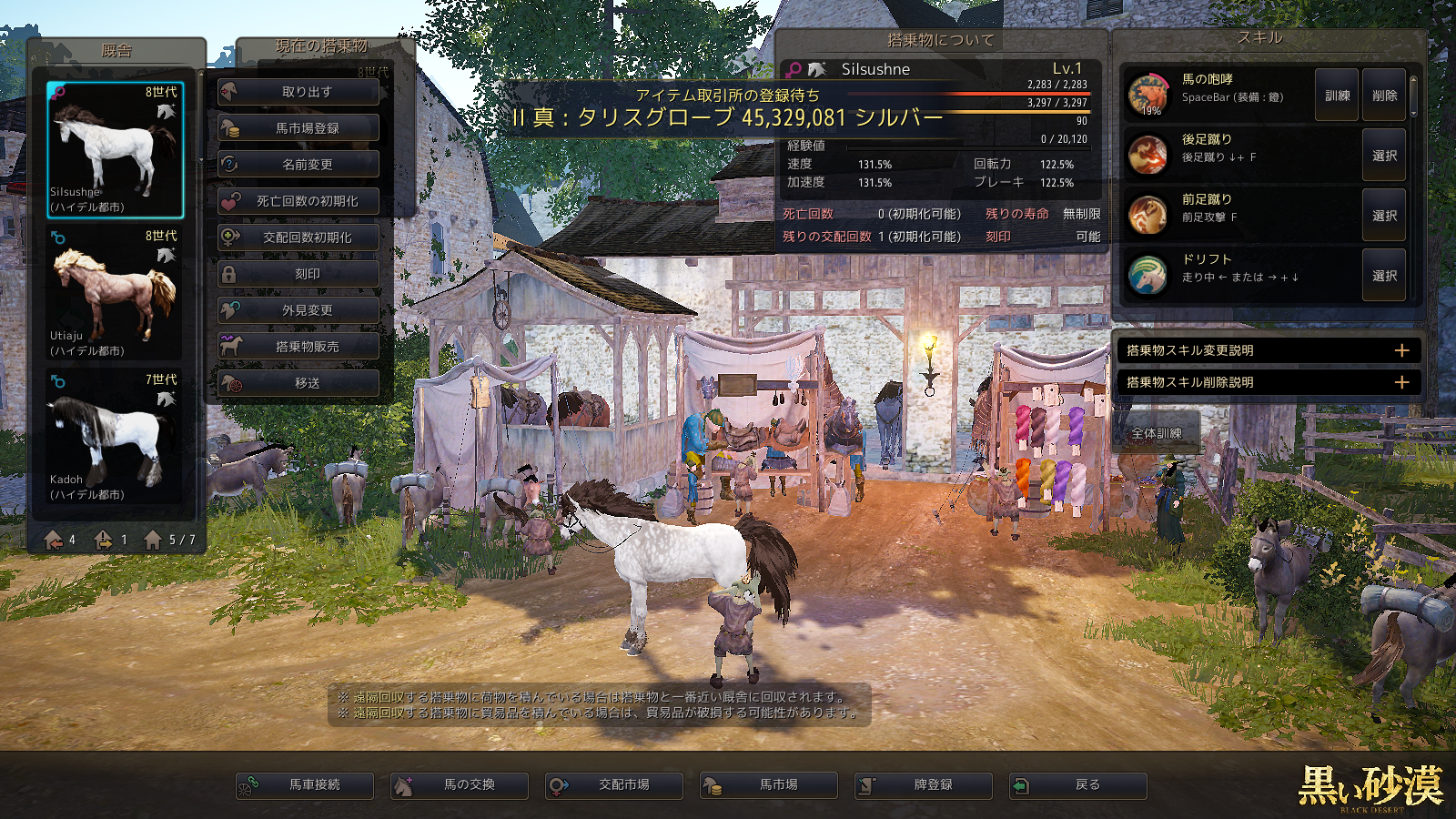
Task: Open 馬車接続 wagon link at bottom
Action: tap(305, 784)
